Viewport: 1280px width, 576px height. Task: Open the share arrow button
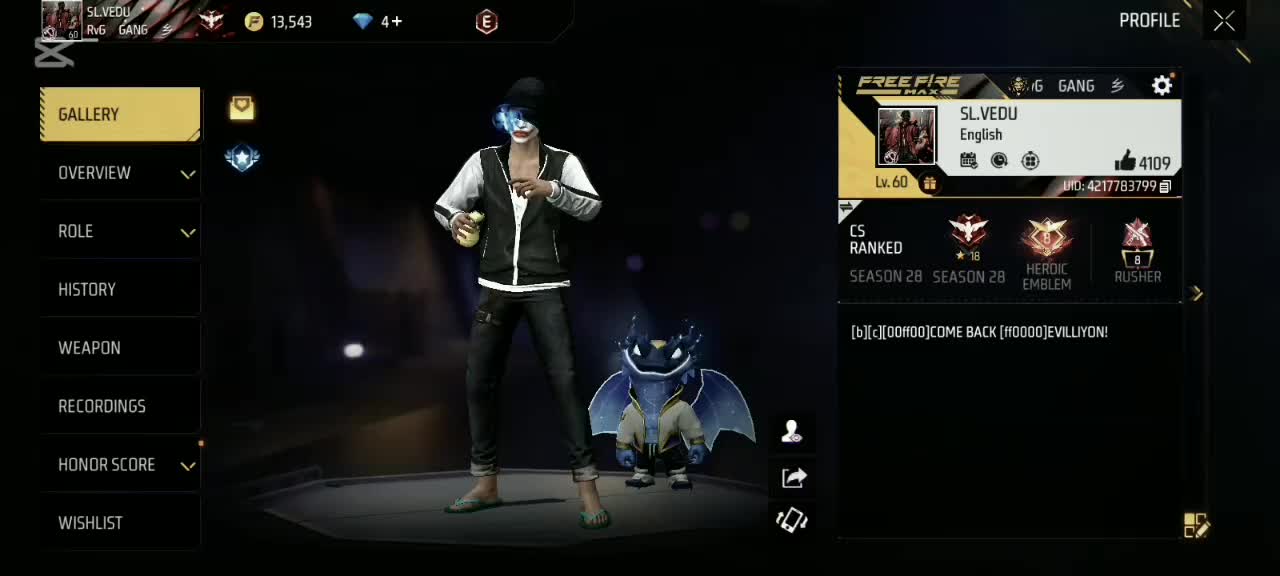(x=794, y=478)
